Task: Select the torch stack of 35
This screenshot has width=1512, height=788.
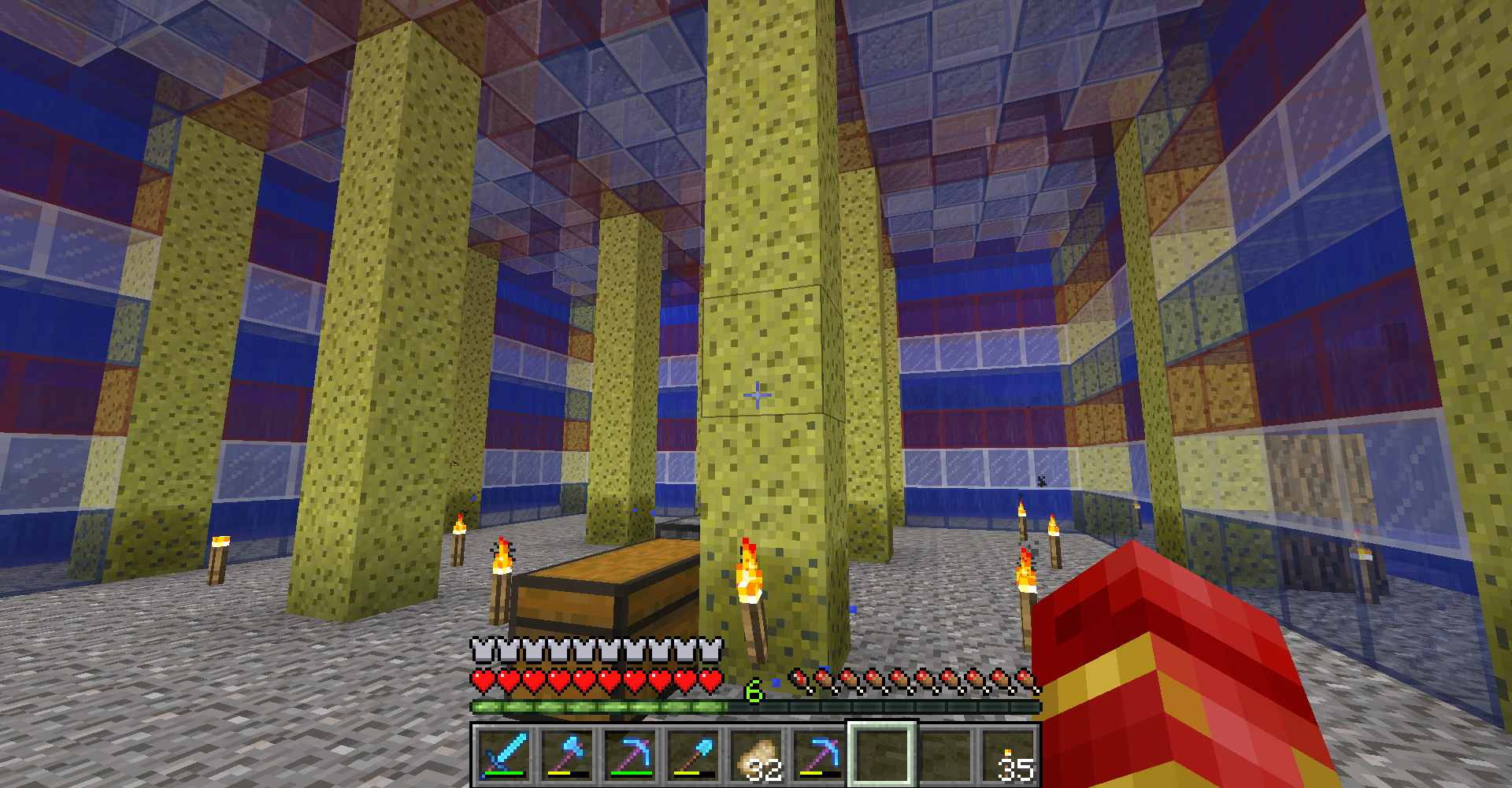Action: 1008,754
